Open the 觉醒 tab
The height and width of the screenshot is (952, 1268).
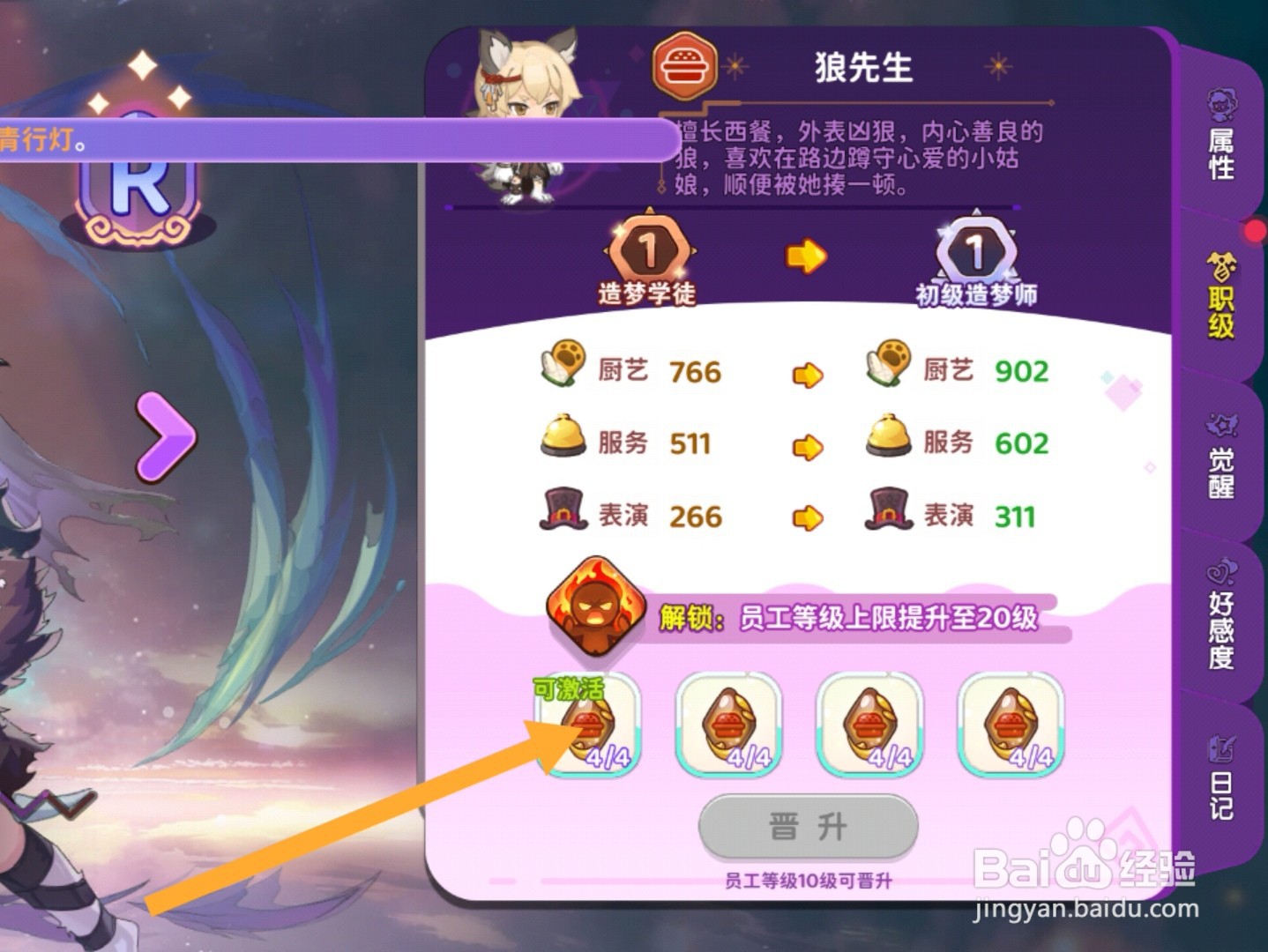point(1222,458)
